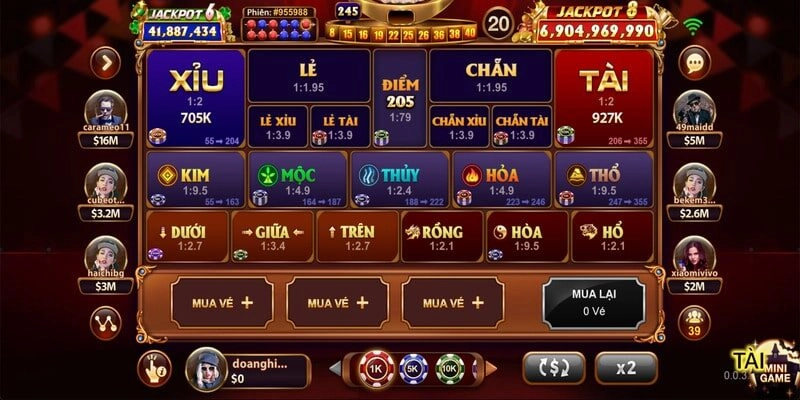View player caramen11's avatar
The height and width of the screenshot is (400, 800).
[105, 108]
